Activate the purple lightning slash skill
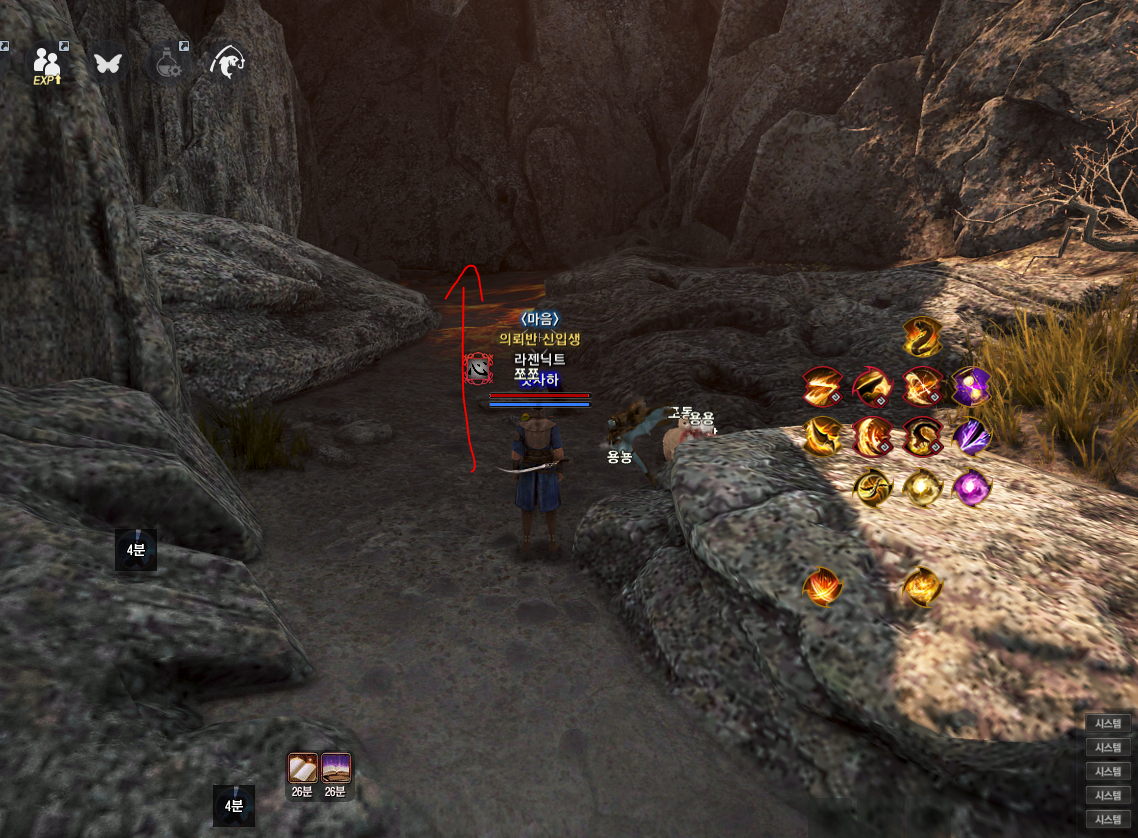 coord(970,436)
